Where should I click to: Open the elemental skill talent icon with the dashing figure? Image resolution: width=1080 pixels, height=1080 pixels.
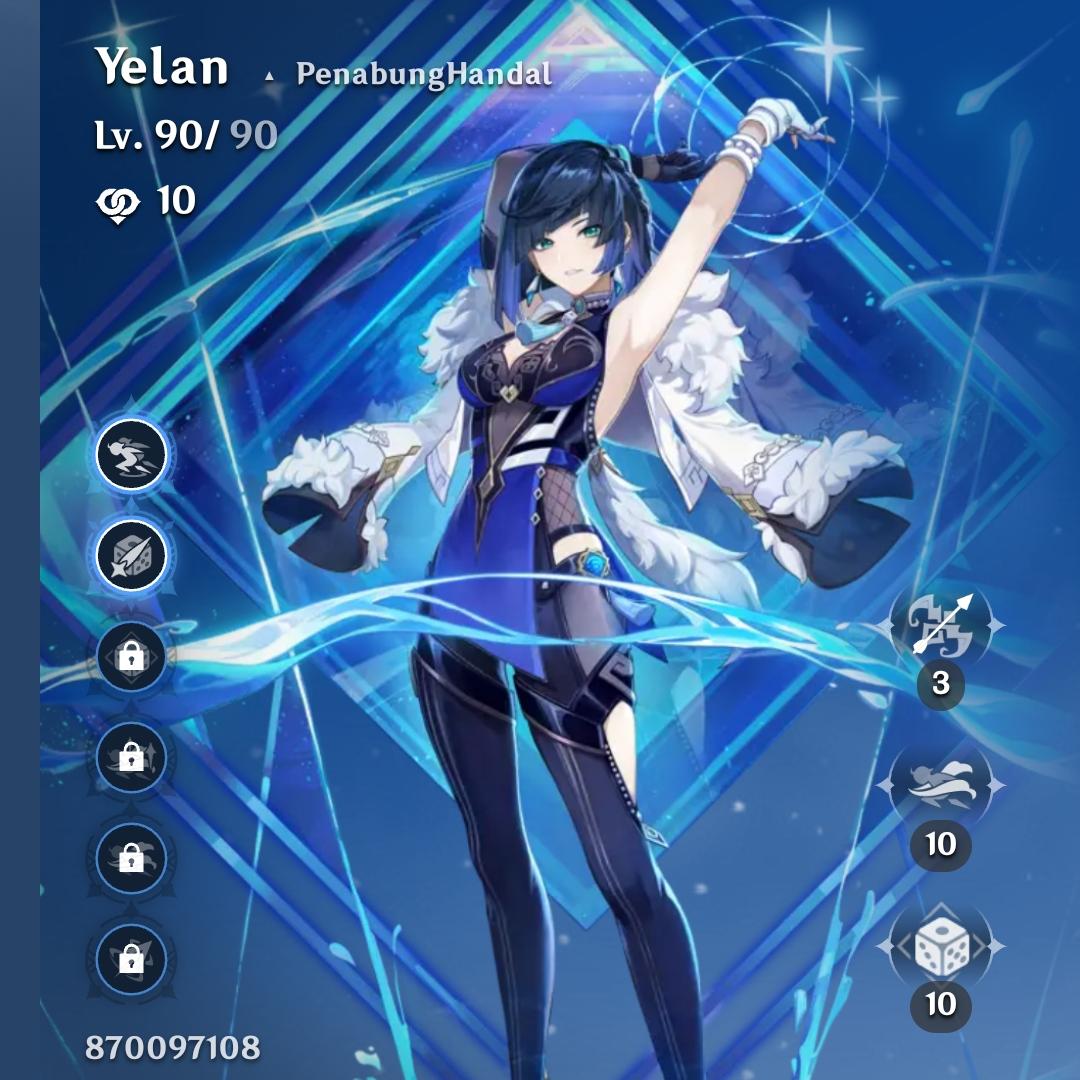[x=940, y=785]
